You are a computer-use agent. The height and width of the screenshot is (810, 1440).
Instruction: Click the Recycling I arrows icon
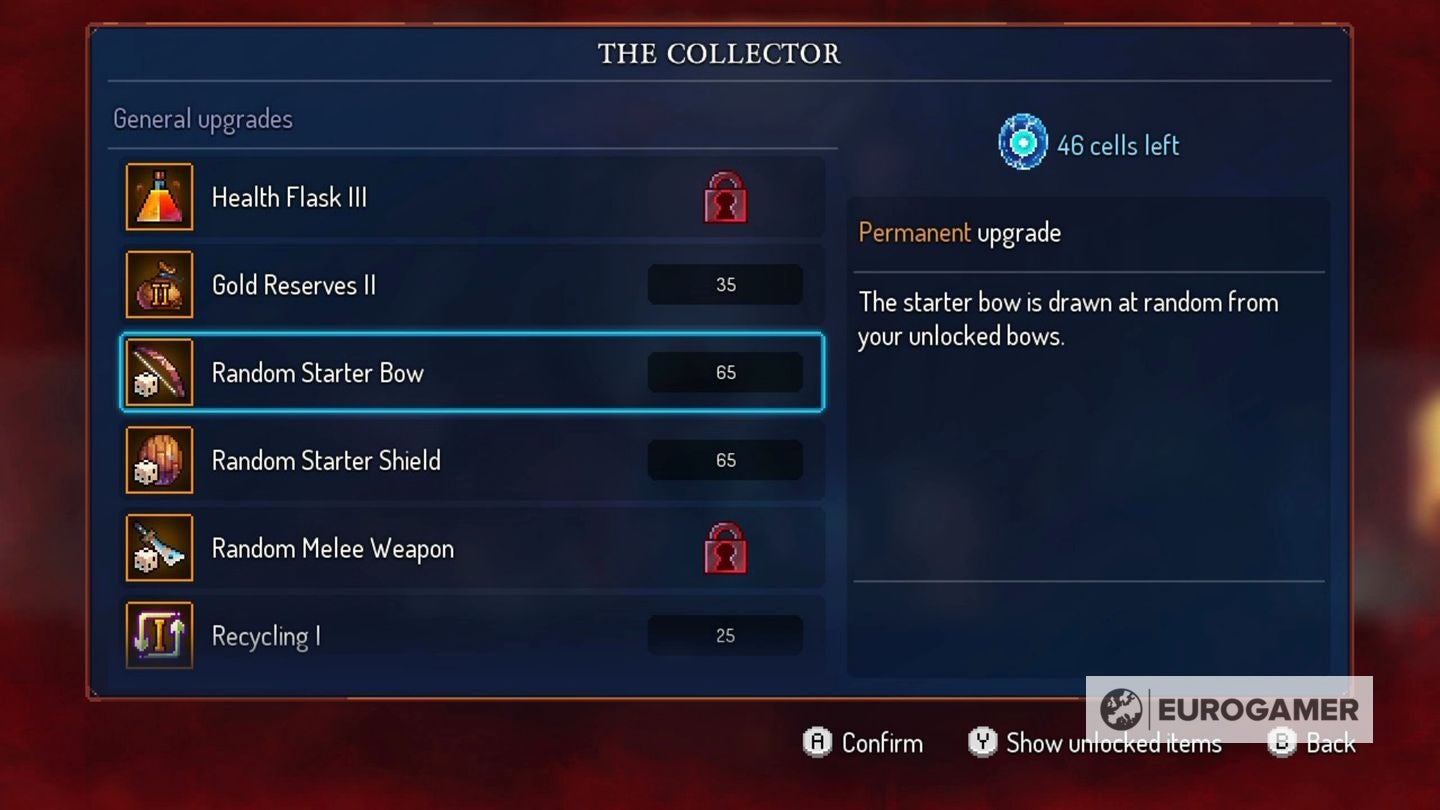(159, 636)
